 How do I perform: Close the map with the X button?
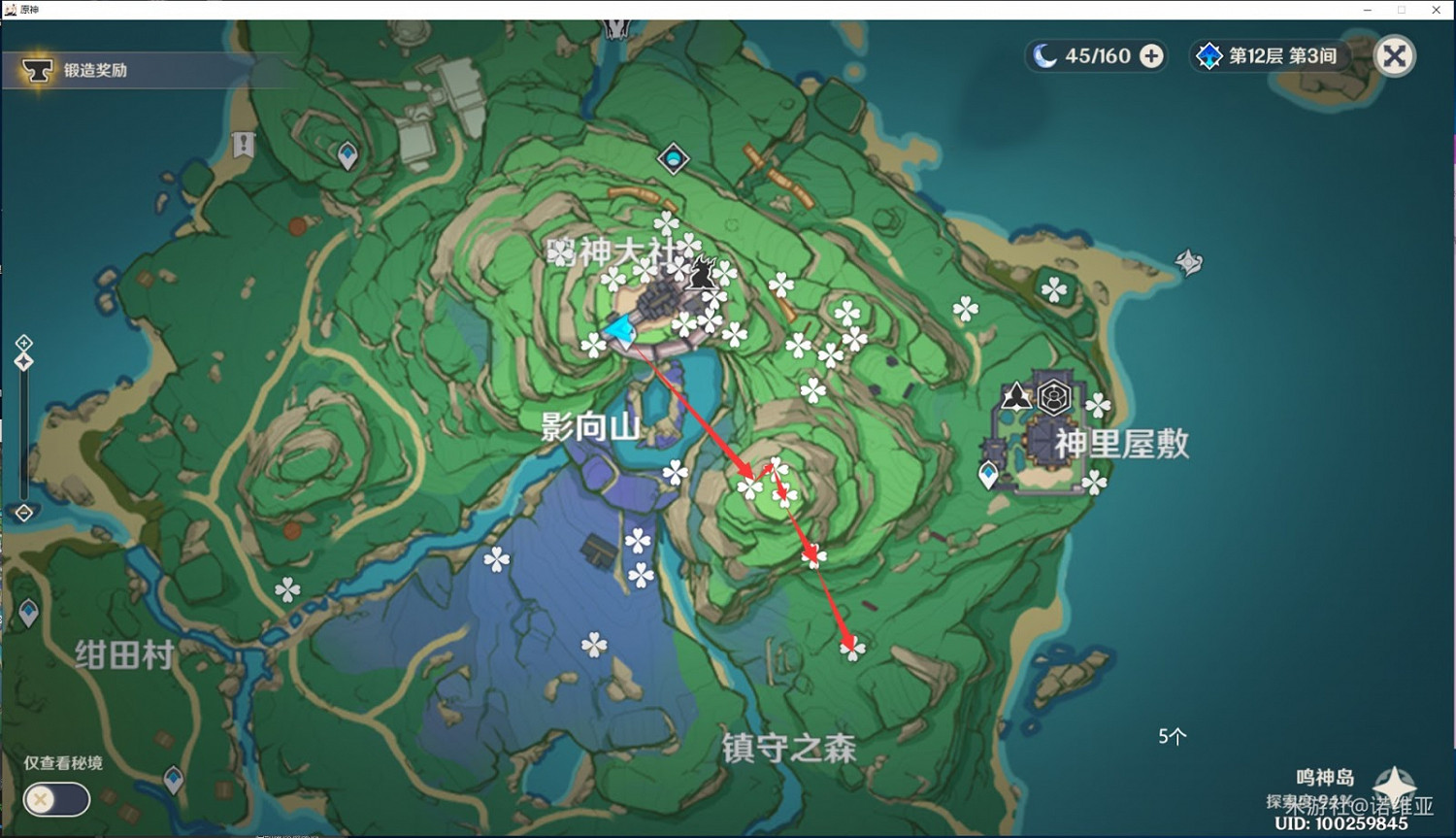pyautogui.click(x=1395, y=55)
